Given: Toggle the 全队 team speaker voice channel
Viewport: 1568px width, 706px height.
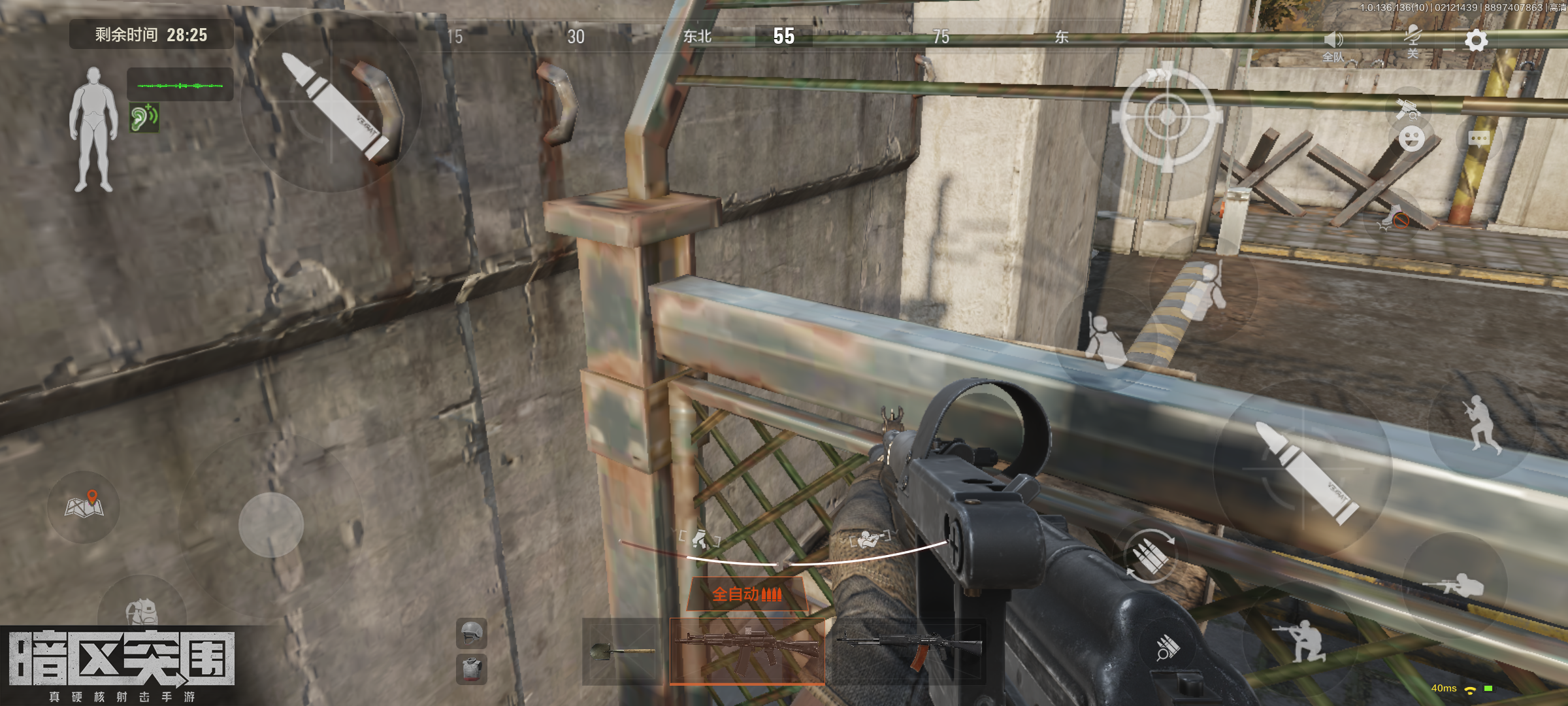Looking at the screenshot, I should tap(1333, 44).
